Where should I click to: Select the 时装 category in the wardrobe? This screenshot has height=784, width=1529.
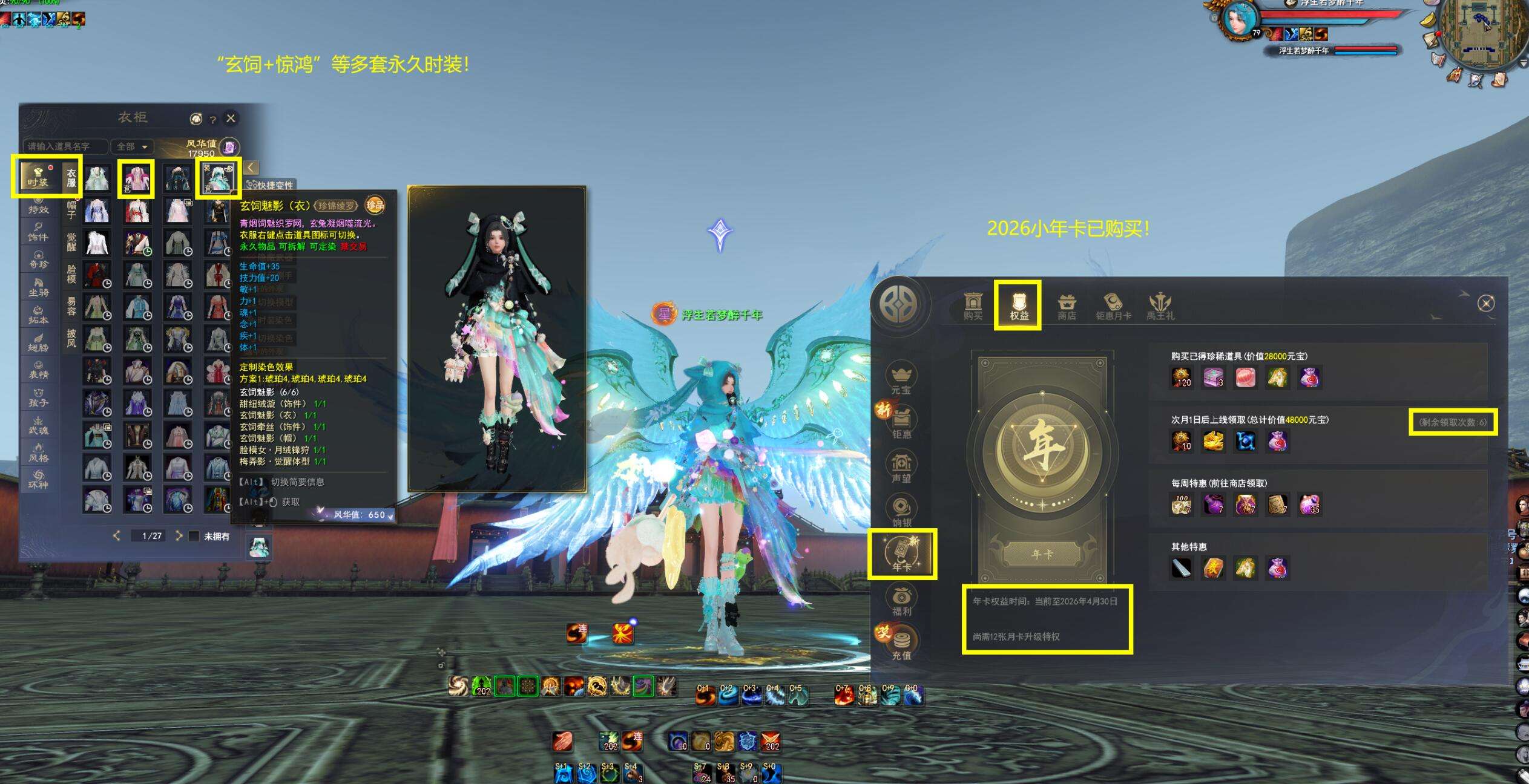point(38,176)
